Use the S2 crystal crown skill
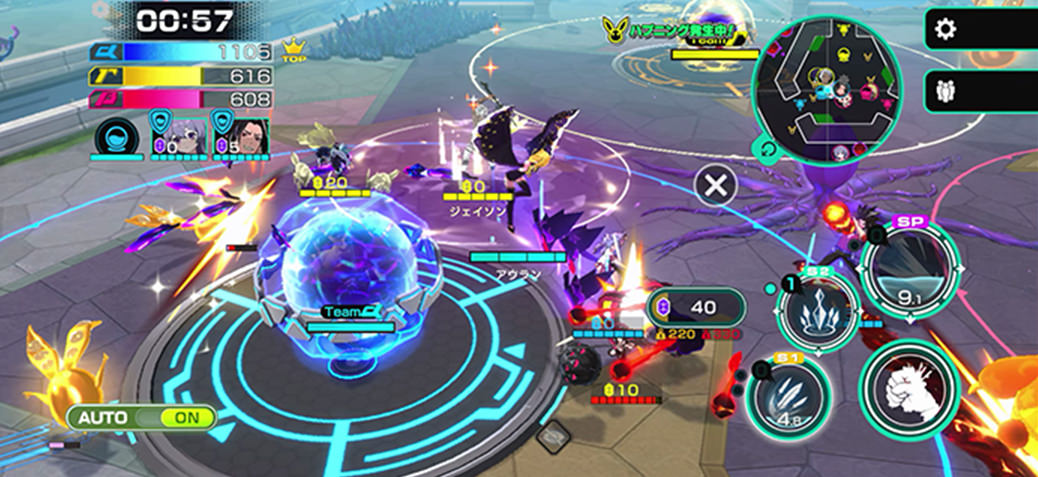This screenshot has height=477, width=1038. [818, 310]
